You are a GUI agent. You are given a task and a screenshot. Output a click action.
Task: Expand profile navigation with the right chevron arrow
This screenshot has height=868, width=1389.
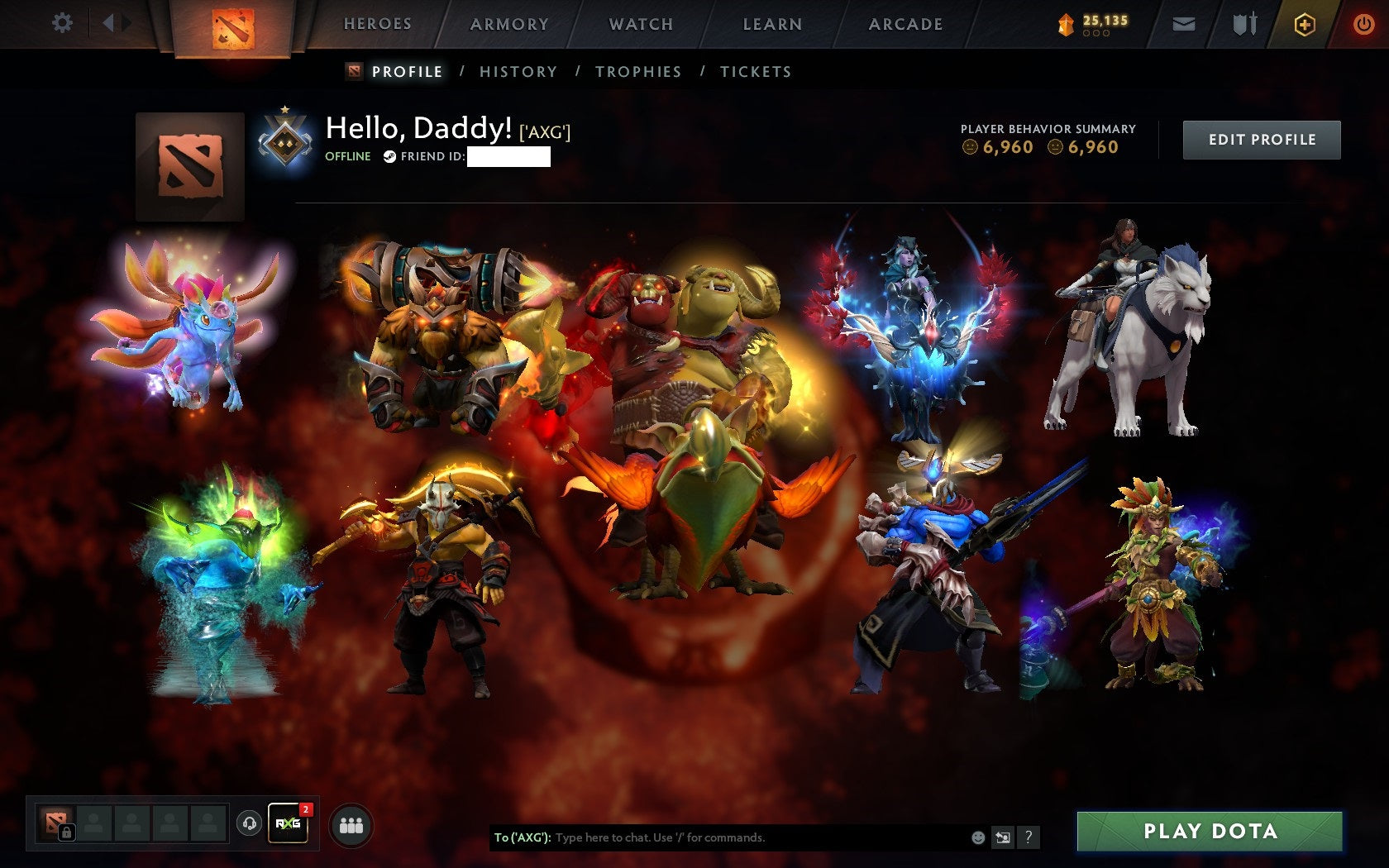click(126, 23)
